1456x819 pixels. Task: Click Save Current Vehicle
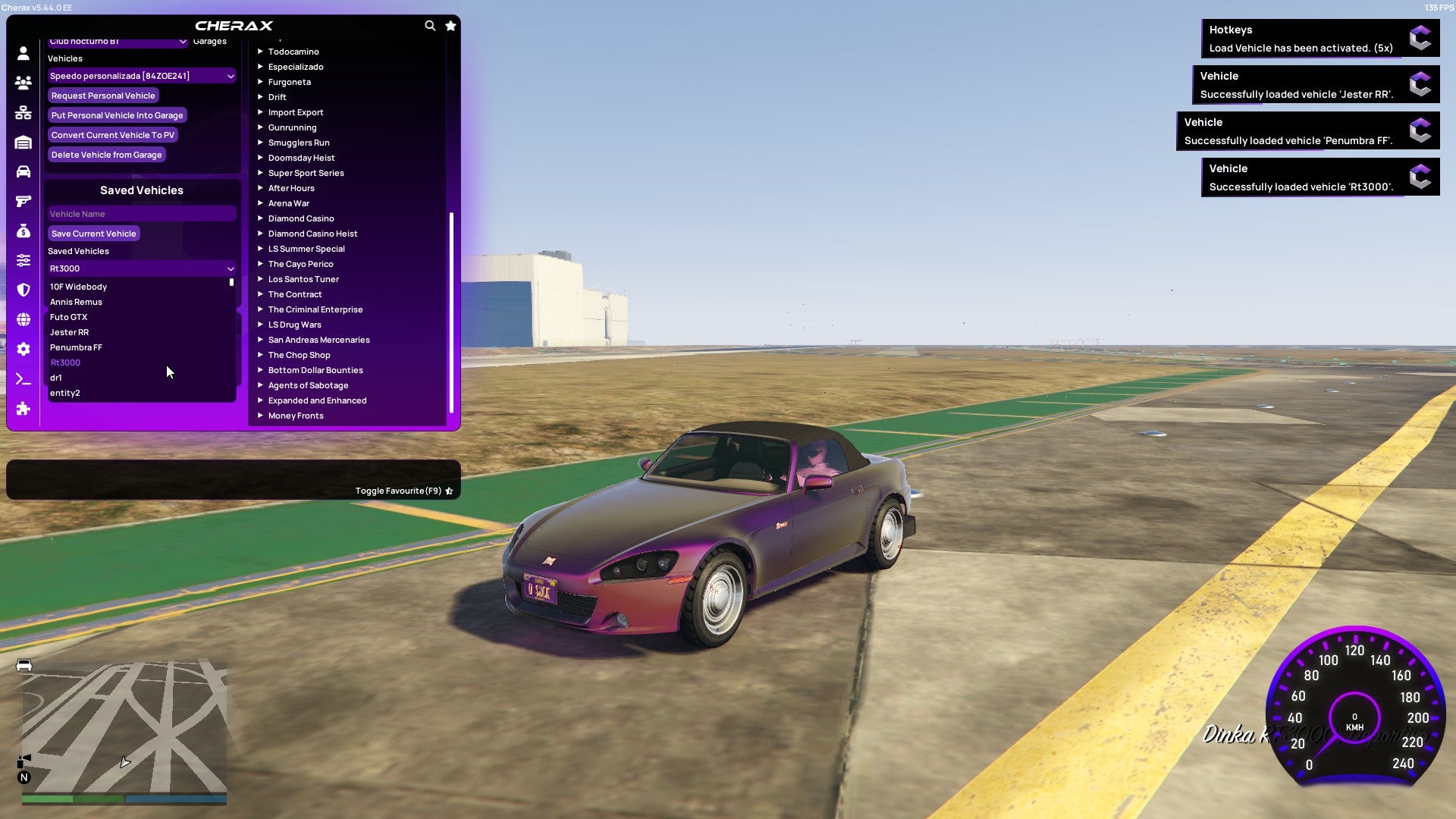[x=93, y=233]
